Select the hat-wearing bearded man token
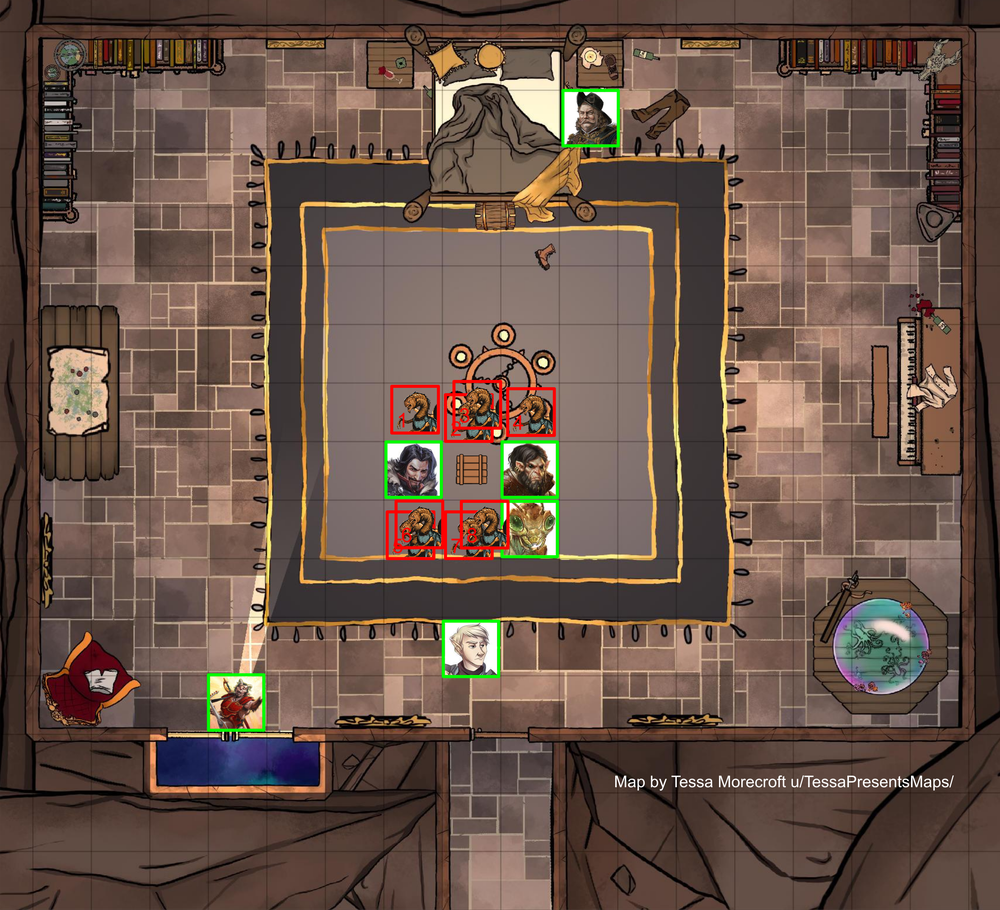The image size is (1000, 910). (x=590, y=118)
